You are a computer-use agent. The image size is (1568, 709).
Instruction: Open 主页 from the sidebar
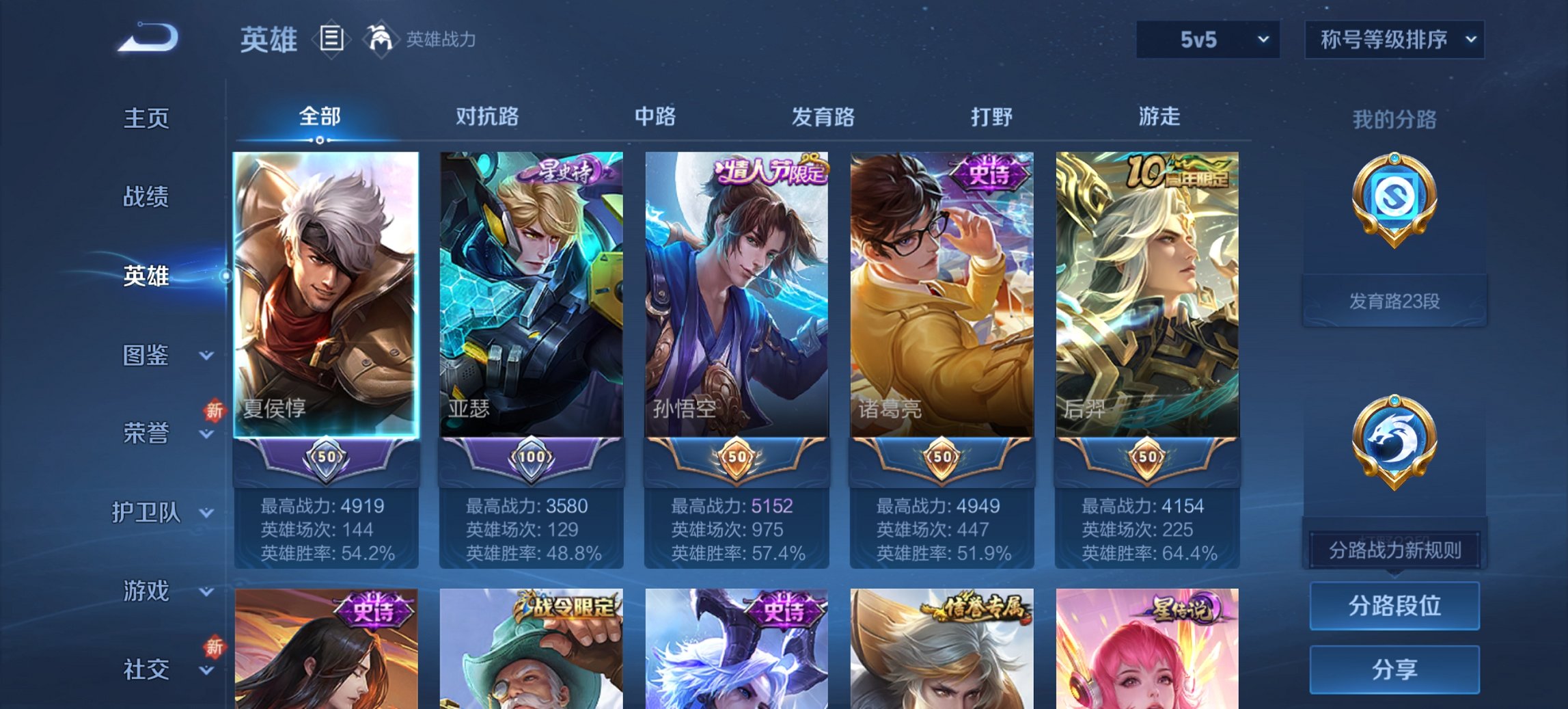click(x=146, y=119)
